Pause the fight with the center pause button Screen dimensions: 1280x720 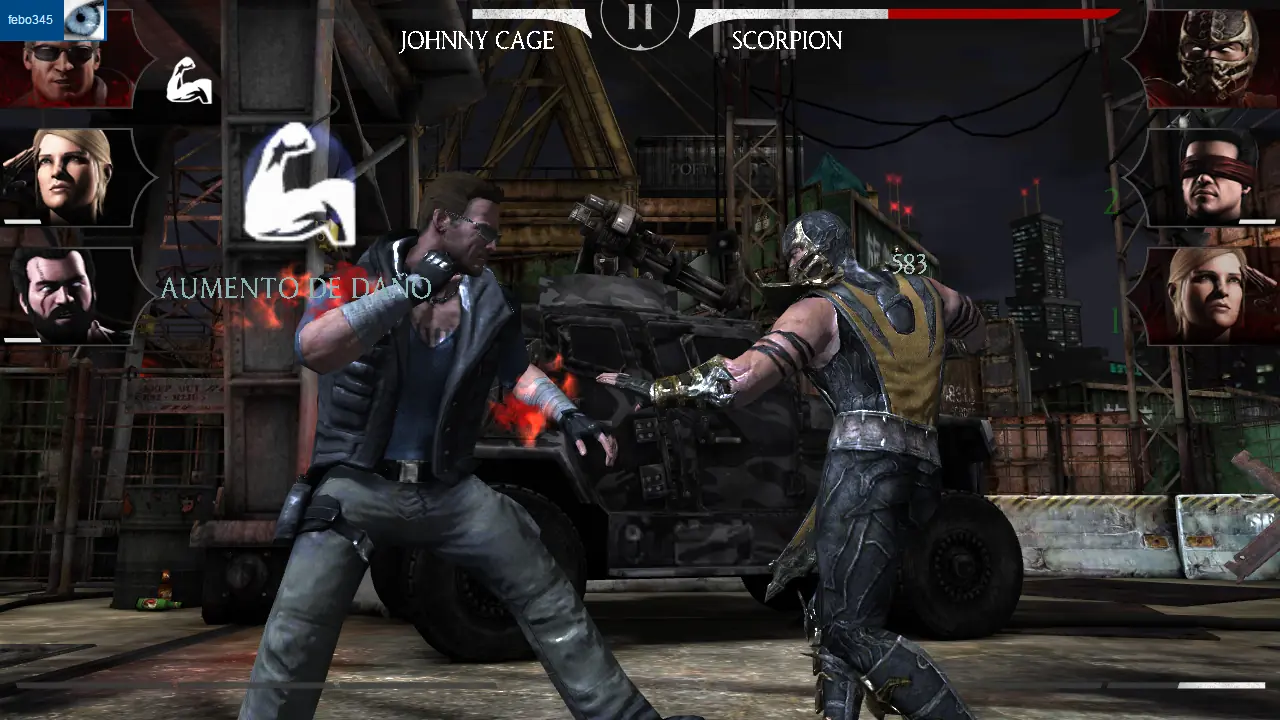(640, 17)
